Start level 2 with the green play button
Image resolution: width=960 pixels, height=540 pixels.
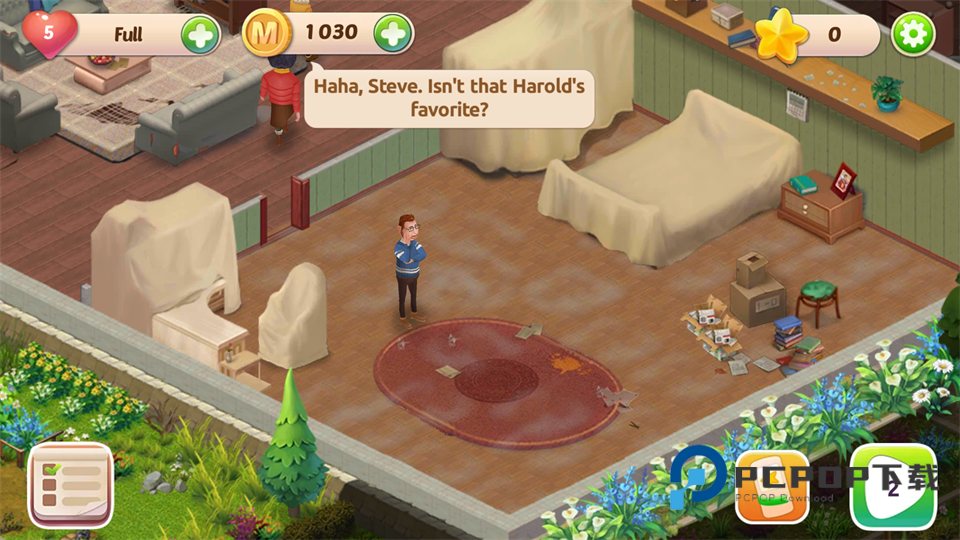[892, 488]
